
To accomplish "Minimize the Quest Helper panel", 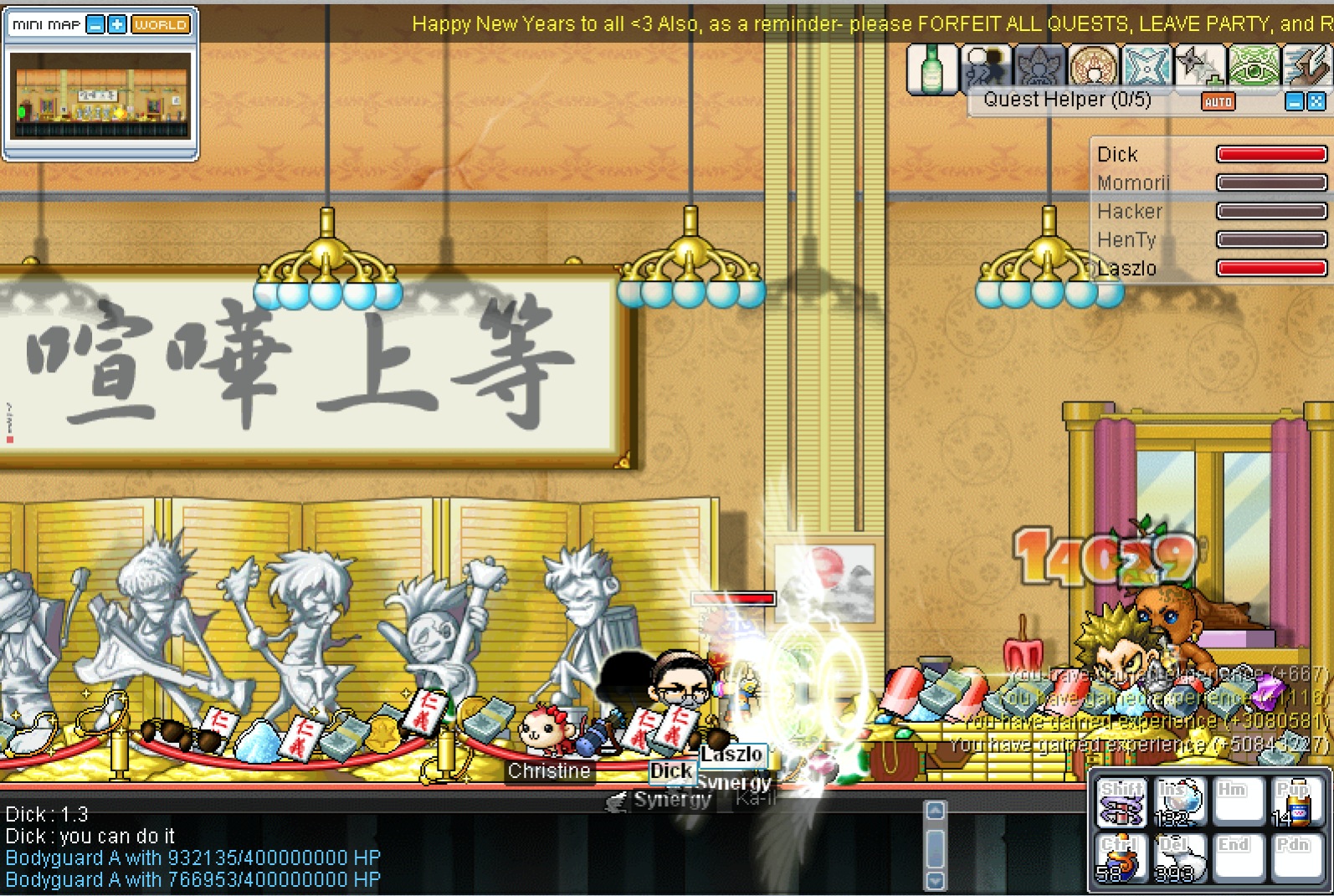I will coord(1295,102).
